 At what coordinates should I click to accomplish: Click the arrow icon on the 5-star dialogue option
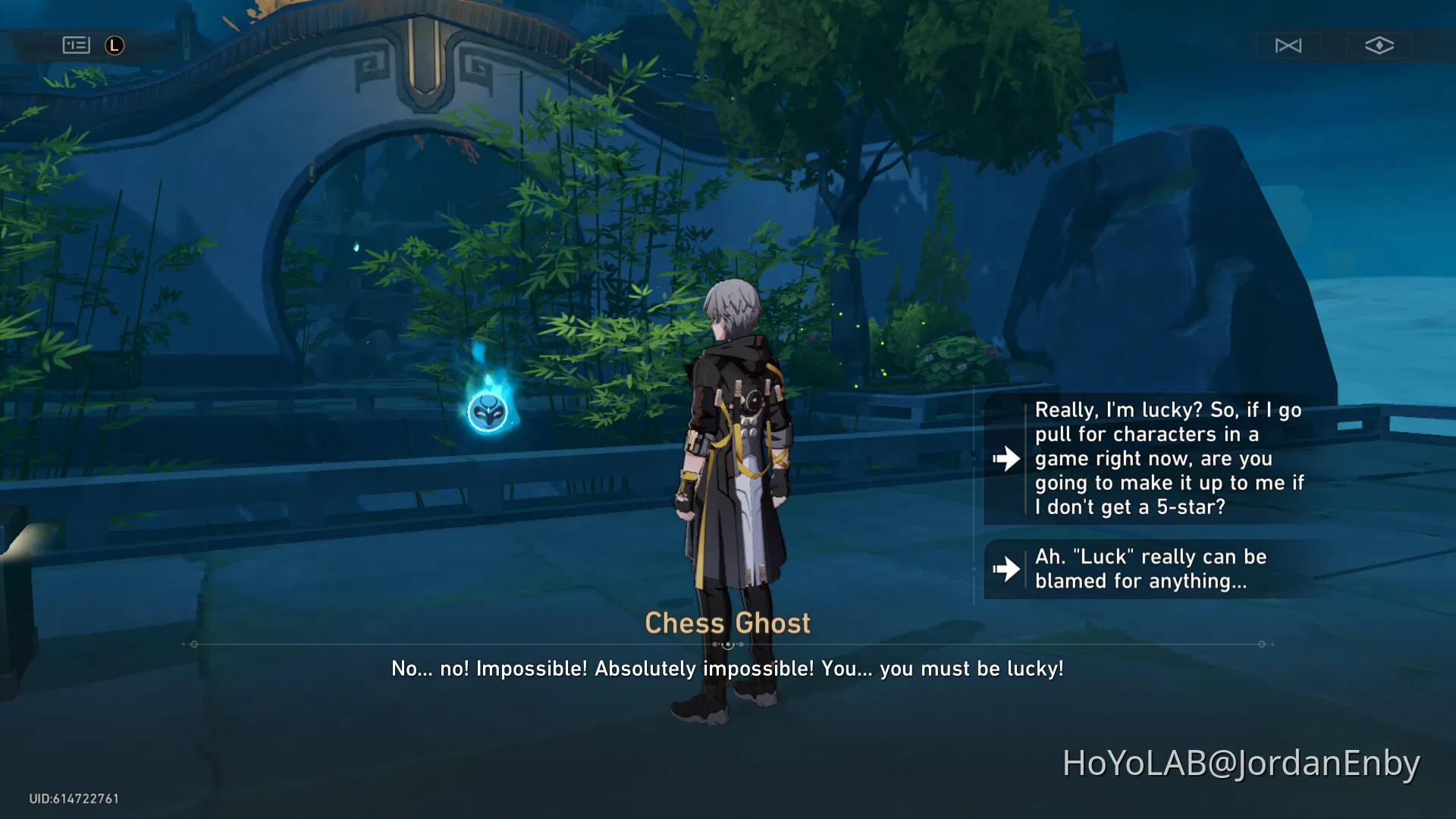(x=1006, y=458)
